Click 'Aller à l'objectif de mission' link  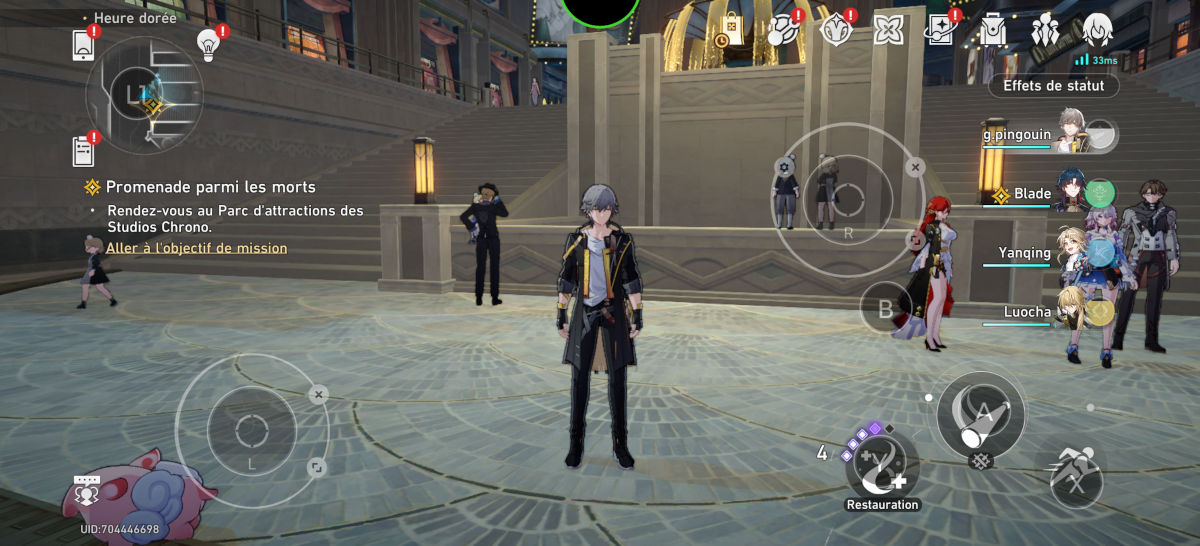click(196, 248)
